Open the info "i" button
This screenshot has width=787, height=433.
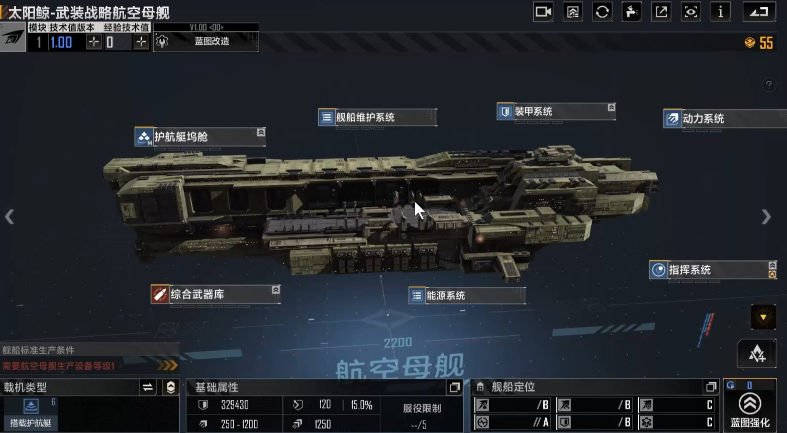coord(721,12)
